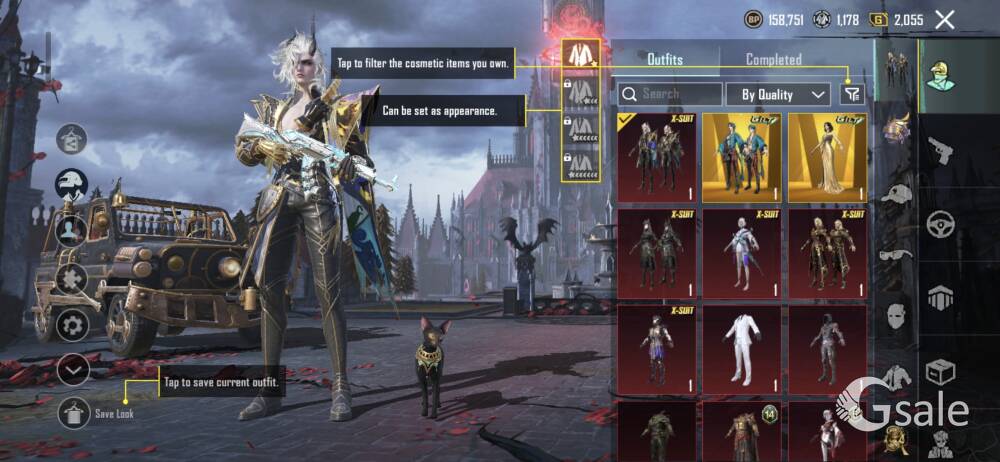Open the steering wheel vehicle category
The width and height of the screenshot is (1000, 462).
click(x=941, y=223)
